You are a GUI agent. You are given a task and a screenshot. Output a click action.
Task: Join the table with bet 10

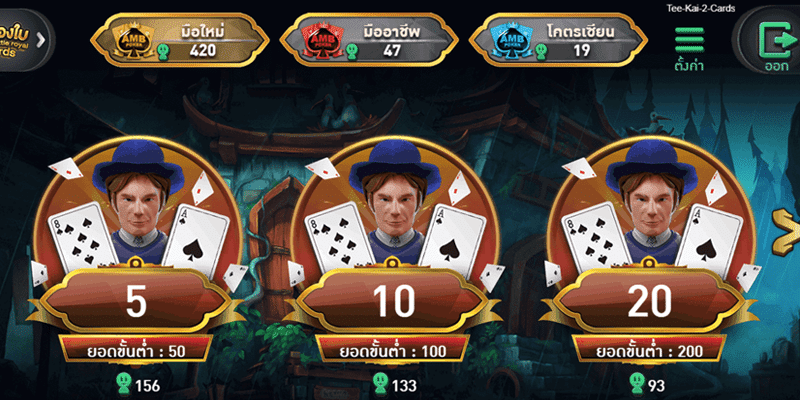393,299
